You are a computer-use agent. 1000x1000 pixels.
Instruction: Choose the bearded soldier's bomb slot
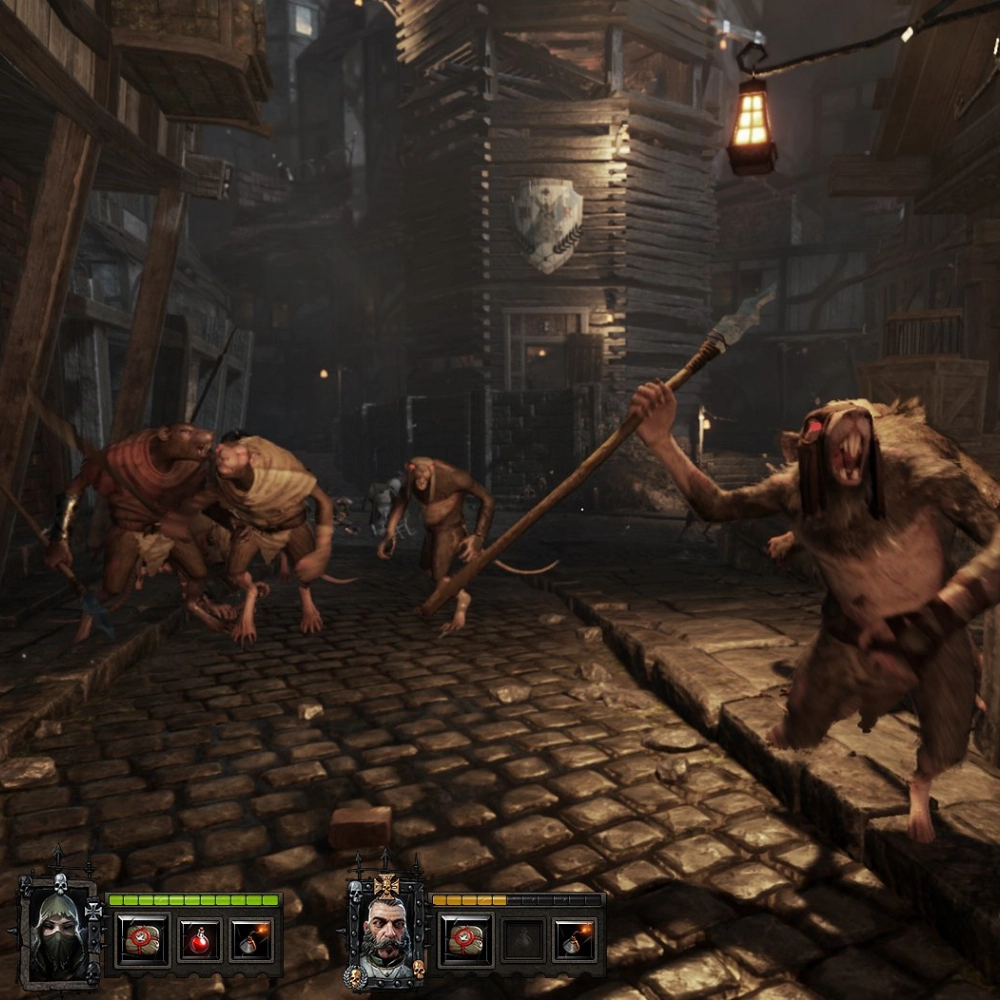tap(575, 941)
